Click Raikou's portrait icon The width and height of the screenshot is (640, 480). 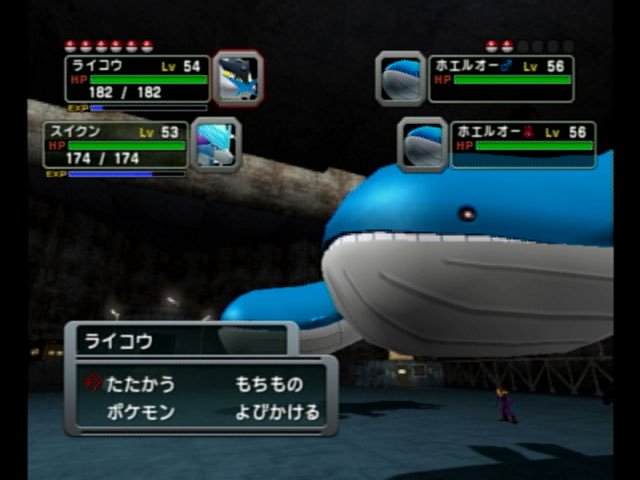coord(237,78)
